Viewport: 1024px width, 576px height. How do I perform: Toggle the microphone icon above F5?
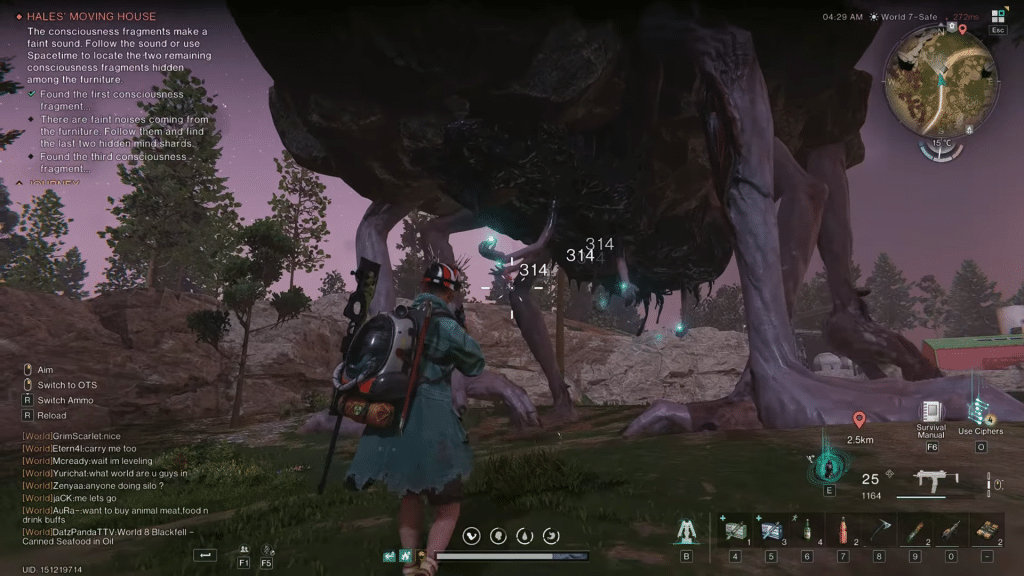click(x=267, y=549)
